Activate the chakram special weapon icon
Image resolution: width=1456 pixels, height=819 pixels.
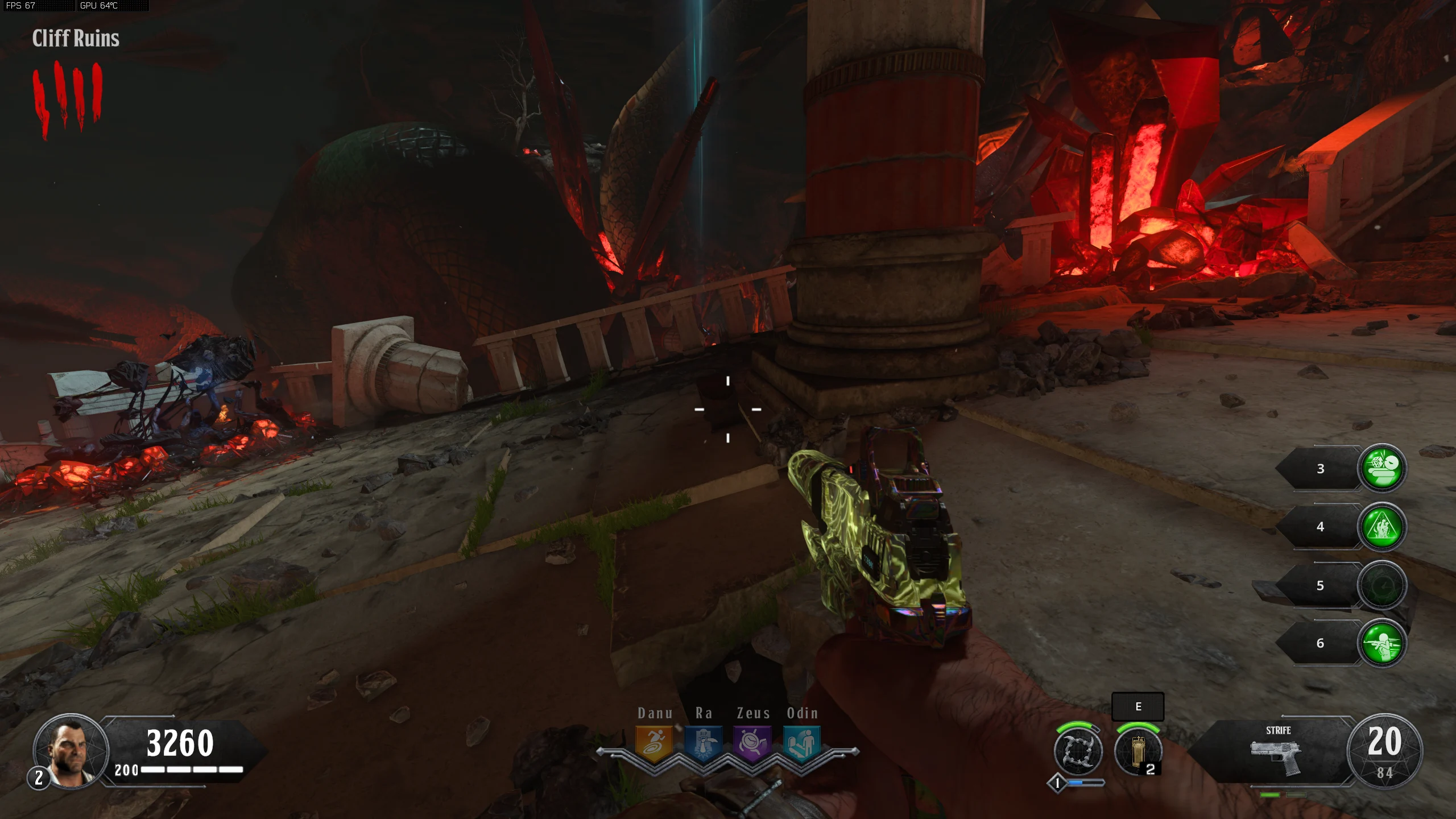[1078, 751]
